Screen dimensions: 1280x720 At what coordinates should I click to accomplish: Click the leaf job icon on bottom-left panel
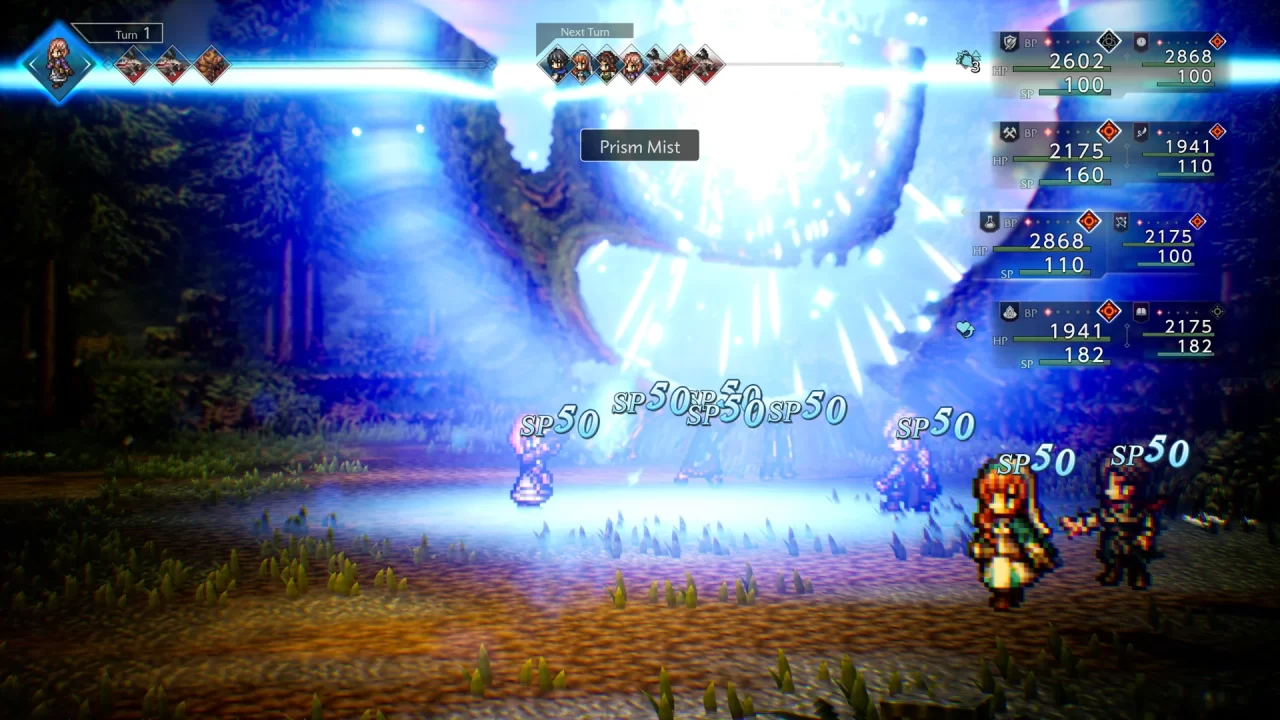[1008, 311]
